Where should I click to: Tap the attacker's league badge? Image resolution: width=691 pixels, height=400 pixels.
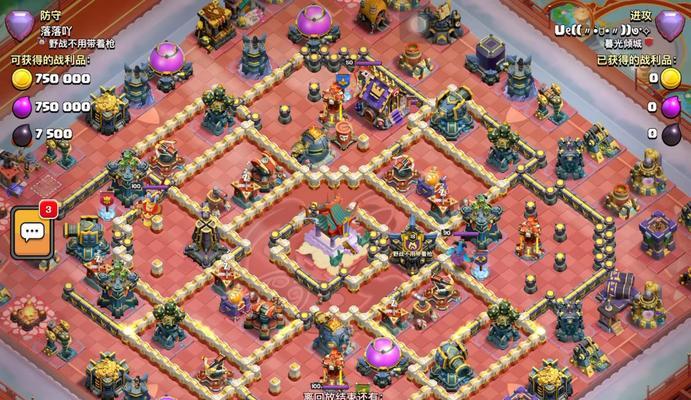click(670, 24)
